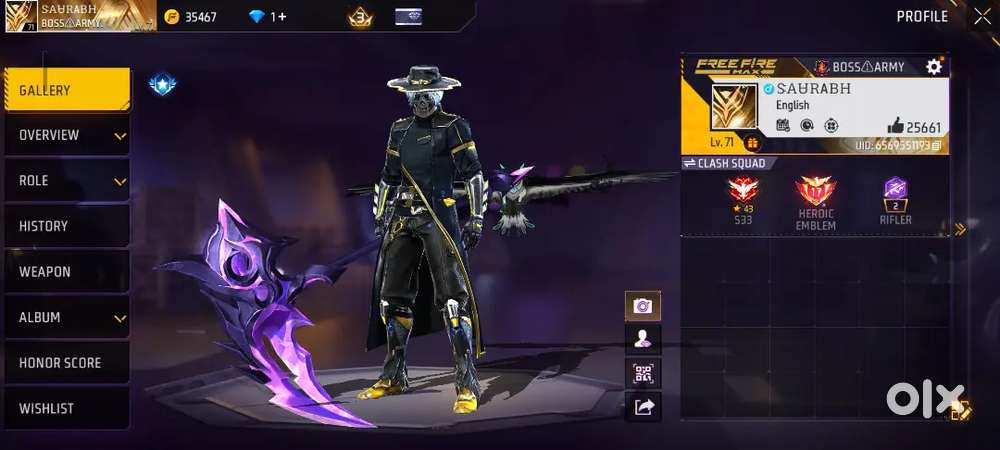
Task: Expand the Overview section
Action: coord(66,135)
